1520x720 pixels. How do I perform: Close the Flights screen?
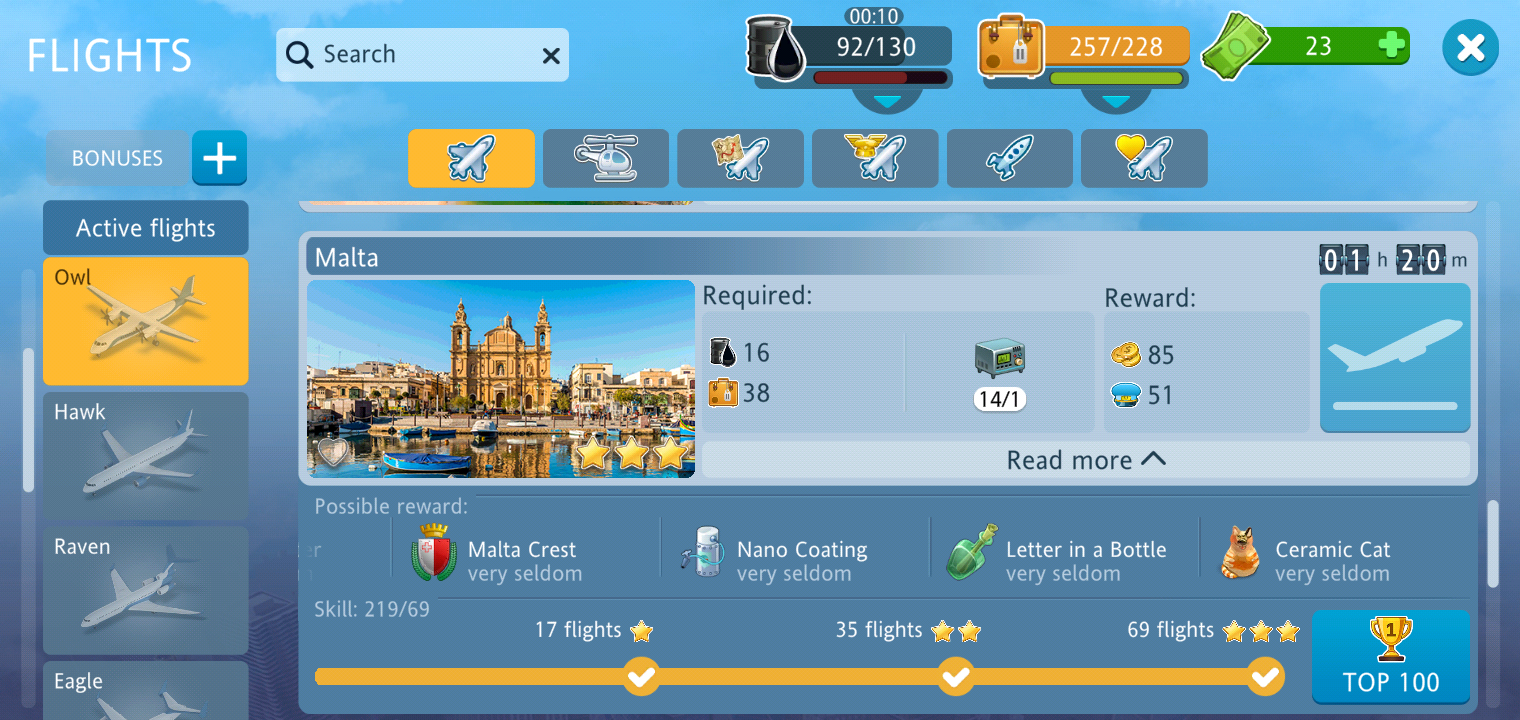coord(1470,48)
